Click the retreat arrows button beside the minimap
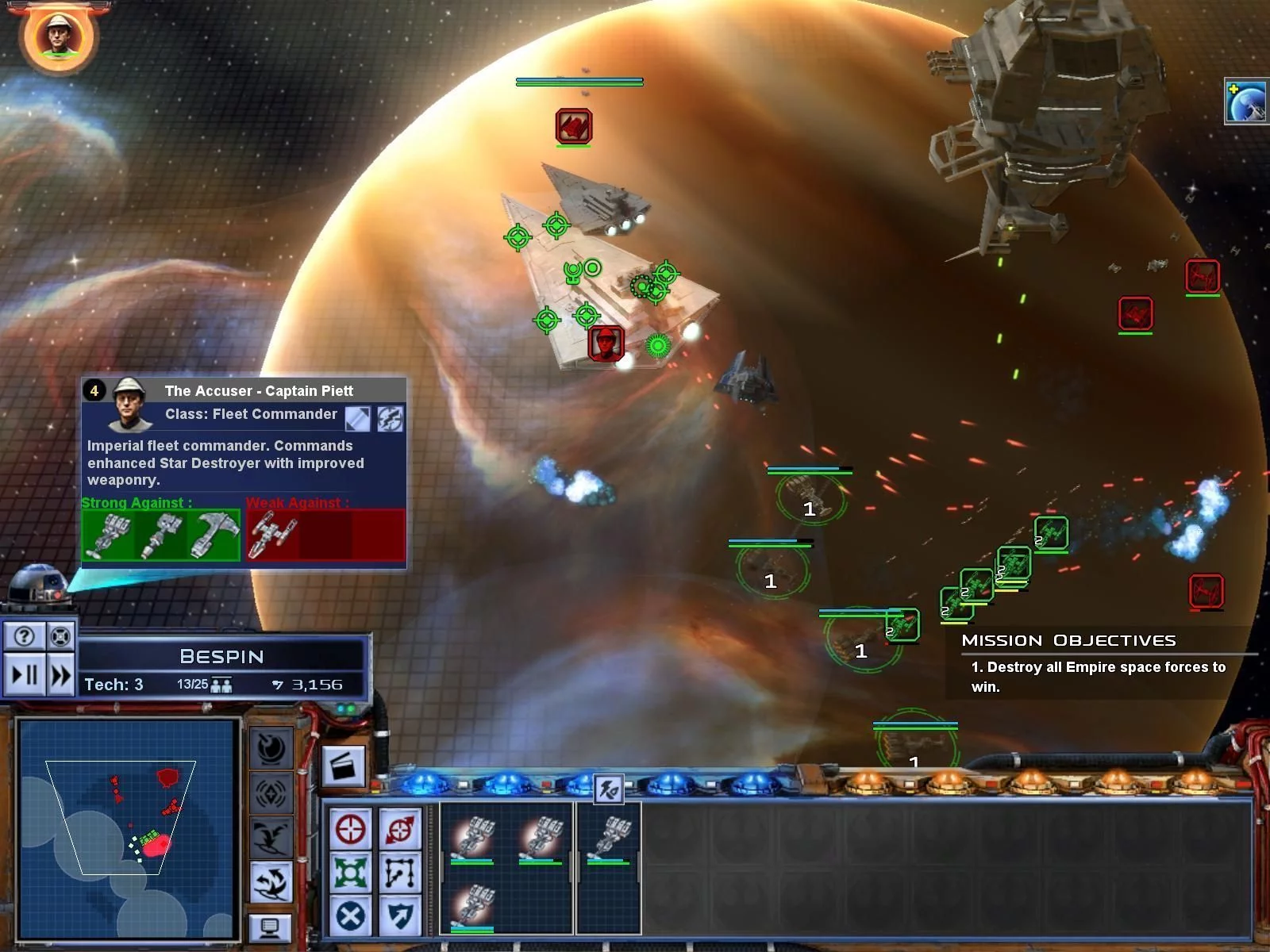Viewport: 1270px width, 952px height. click(x=271, y=881)
